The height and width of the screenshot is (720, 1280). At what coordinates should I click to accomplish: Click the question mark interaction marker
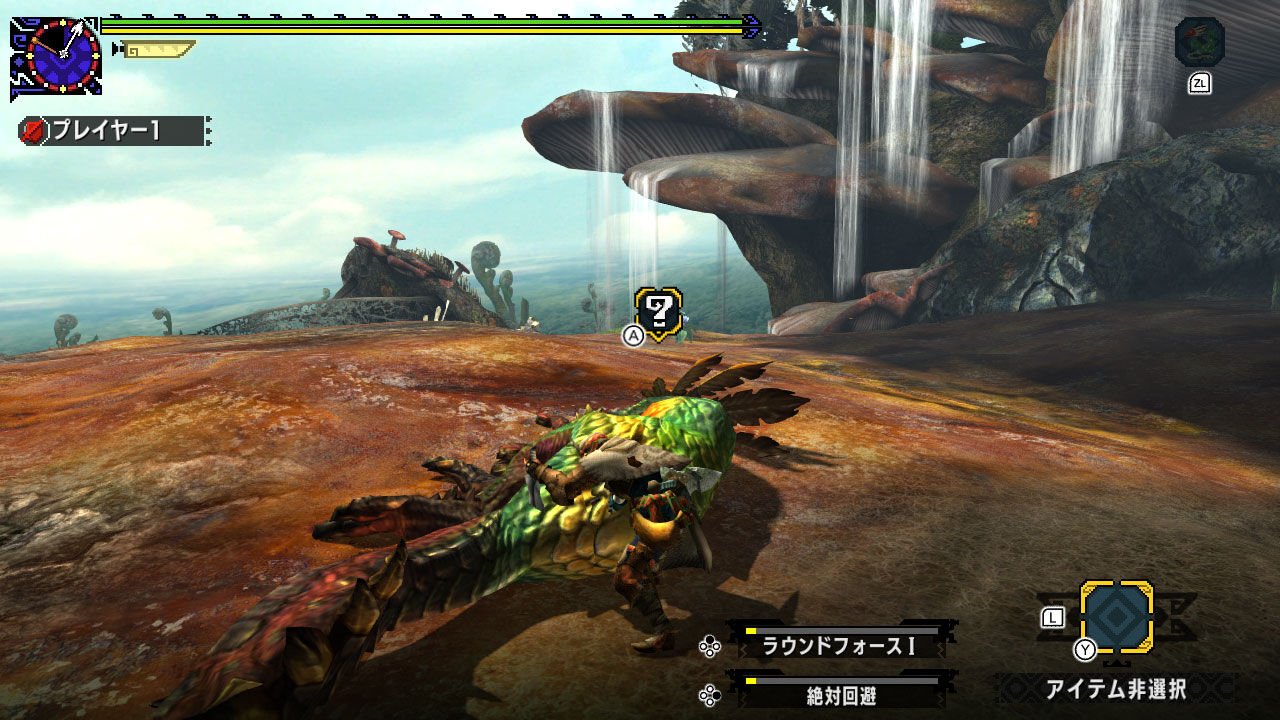click(659, 313)
